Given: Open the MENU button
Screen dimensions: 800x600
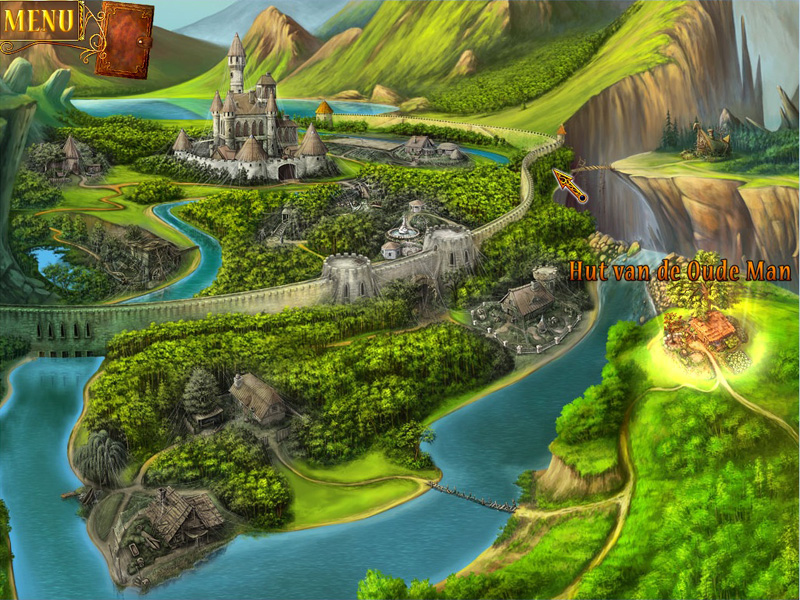Looking at the screenshot, I should point(39,20).
